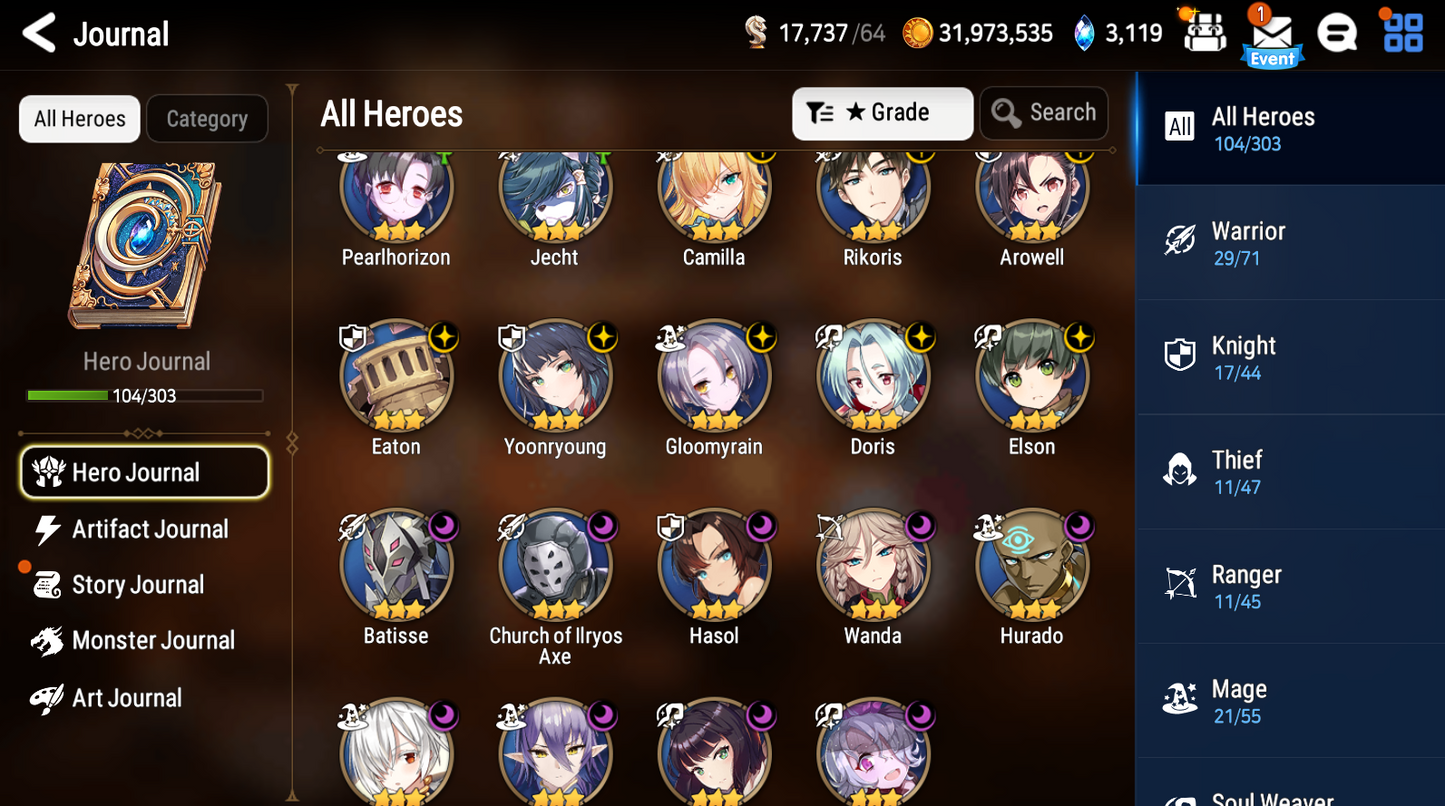The height and width of the screenshot is (806, 1445).
Task: Open the Grade sorting dropdown
Action: click(x=882, y=113)
